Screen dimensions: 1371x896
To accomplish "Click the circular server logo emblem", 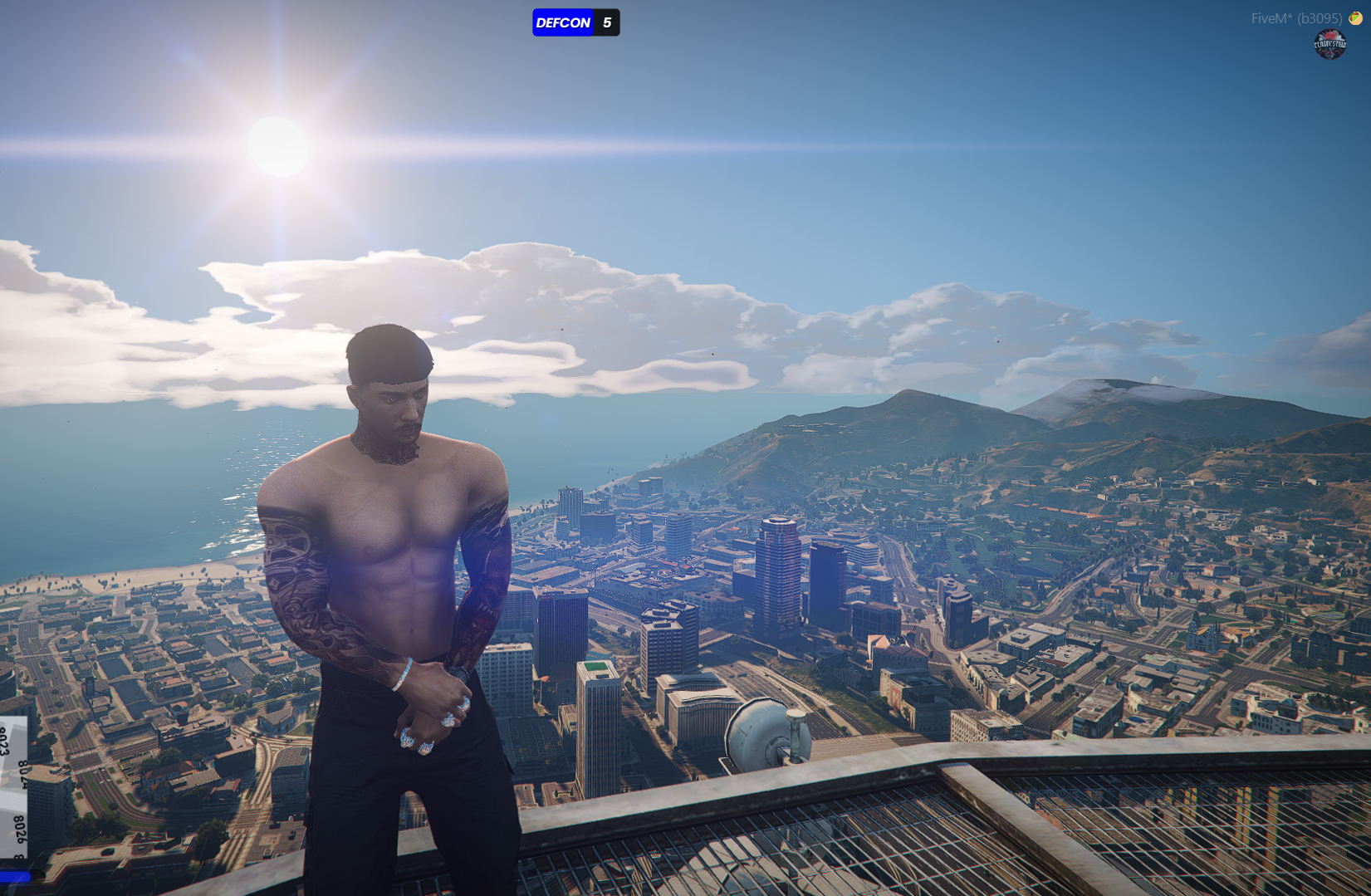I will (x=1329, y=44).
